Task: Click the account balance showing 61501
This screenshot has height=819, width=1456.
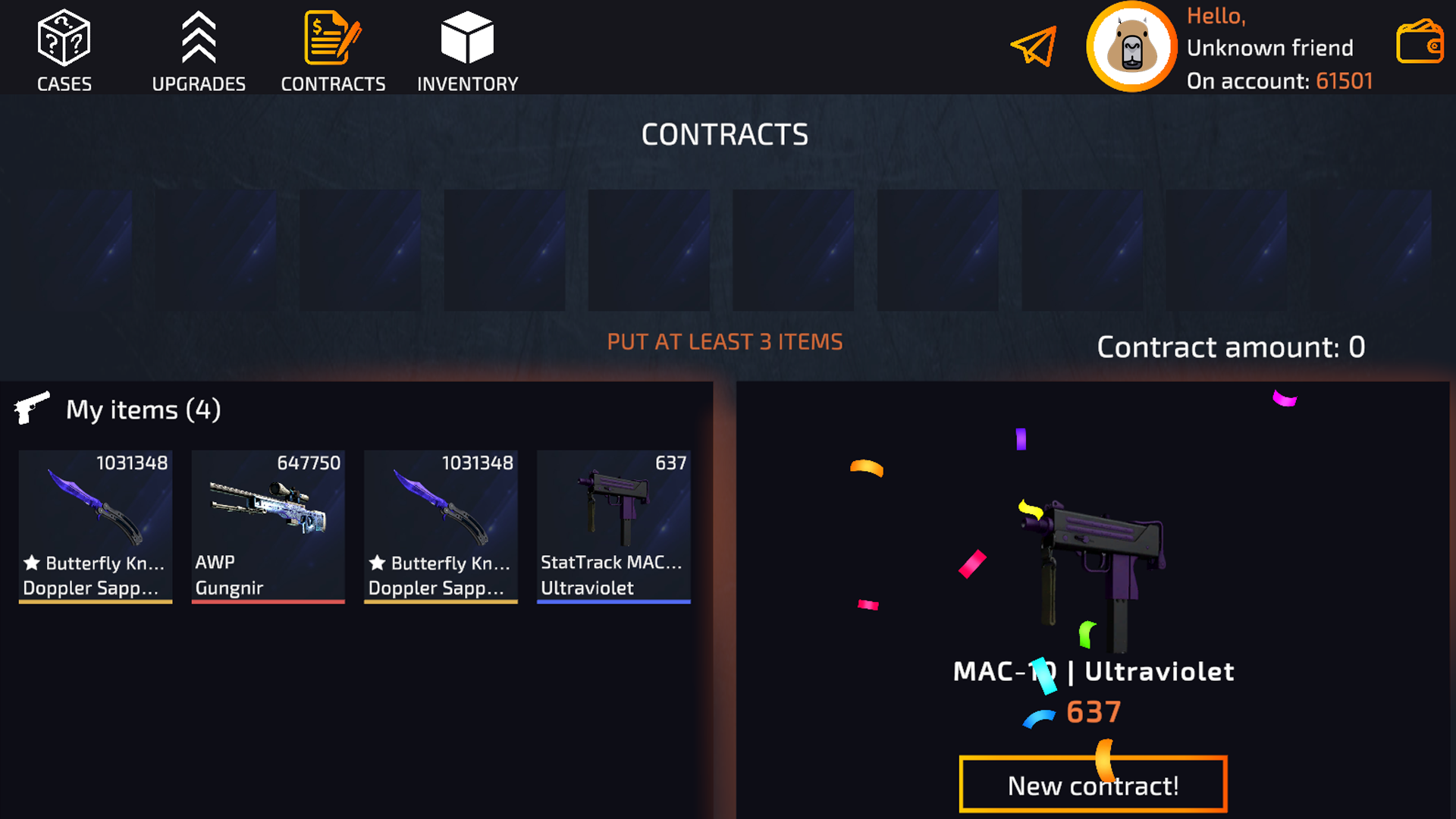Action: [1345, 81]
